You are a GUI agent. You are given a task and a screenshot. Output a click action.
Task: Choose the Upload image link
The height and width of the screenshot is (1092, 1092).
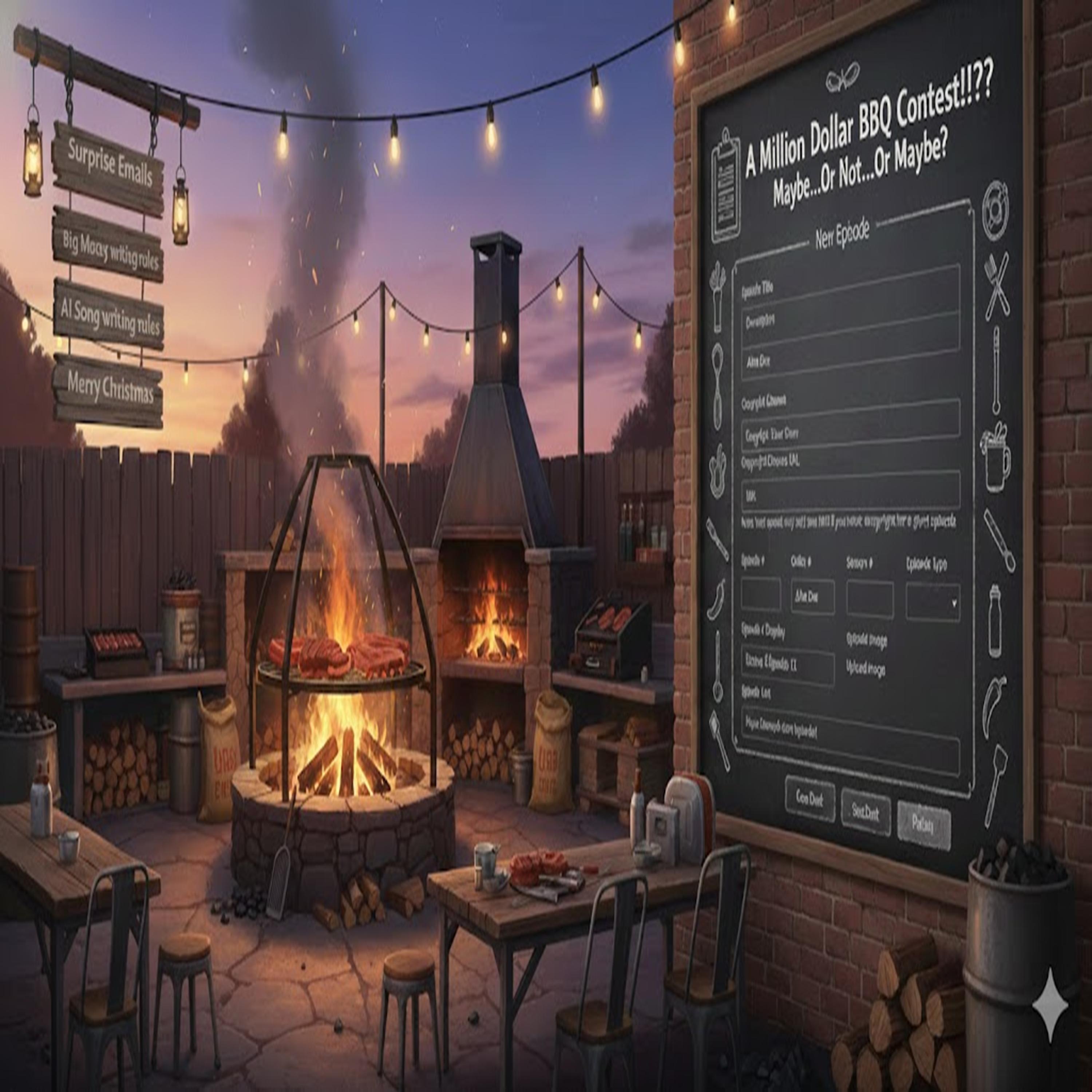click(865, 669)
